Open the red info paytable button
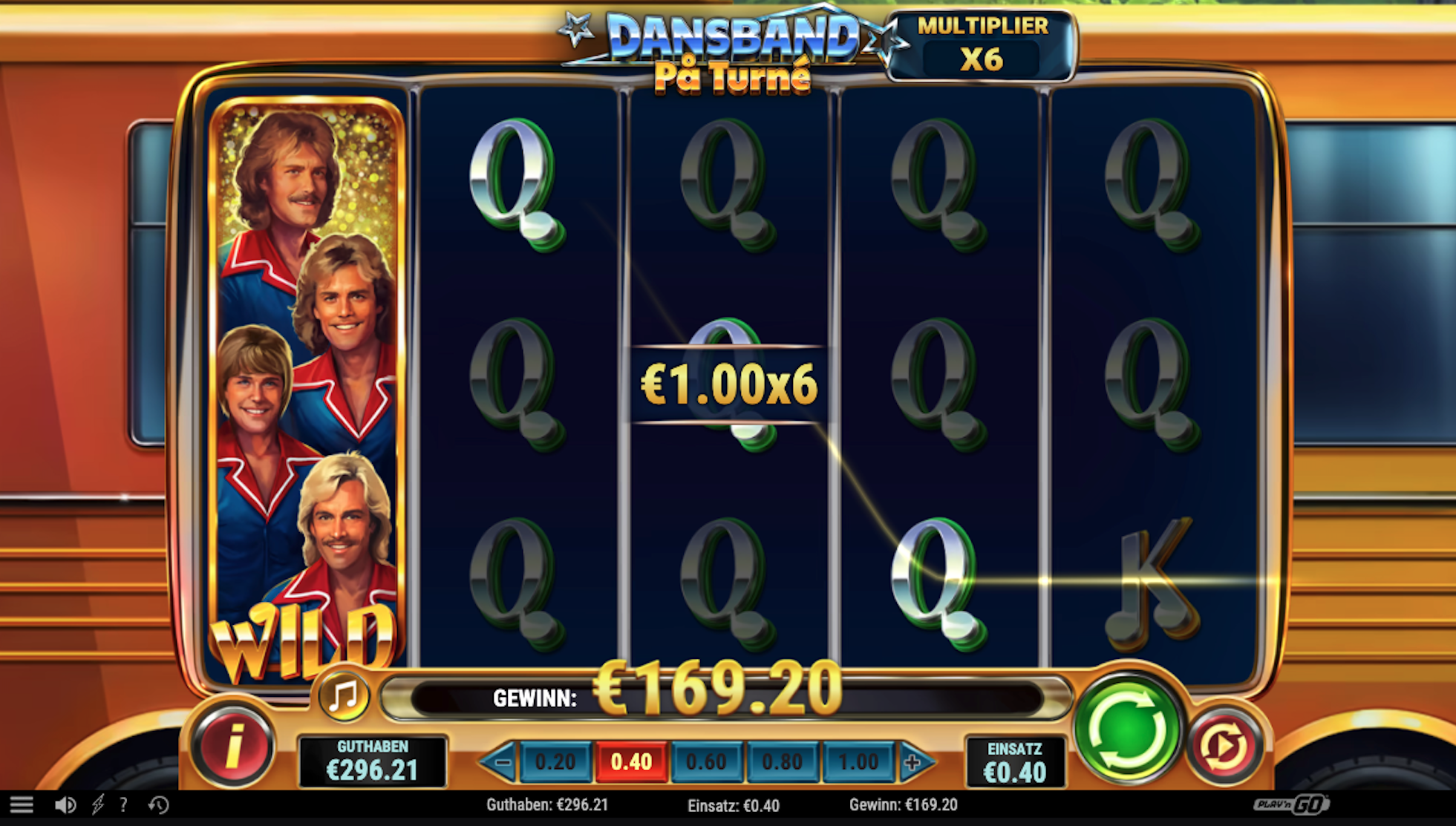This screenshot has width=1456, height=826. pos(233,745)
